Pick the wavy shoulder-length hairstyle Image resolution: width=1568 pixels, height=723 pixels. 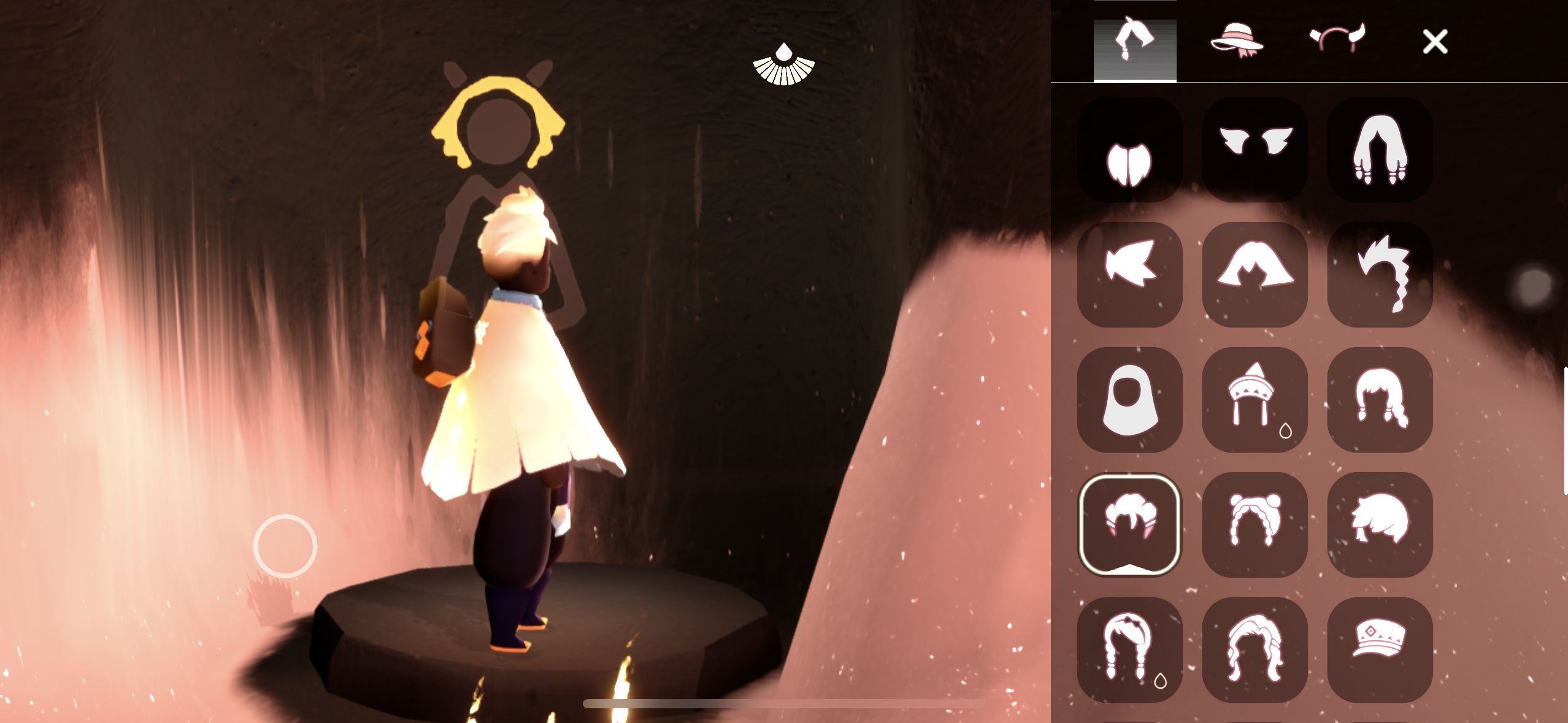click(x=1255, y=650)
